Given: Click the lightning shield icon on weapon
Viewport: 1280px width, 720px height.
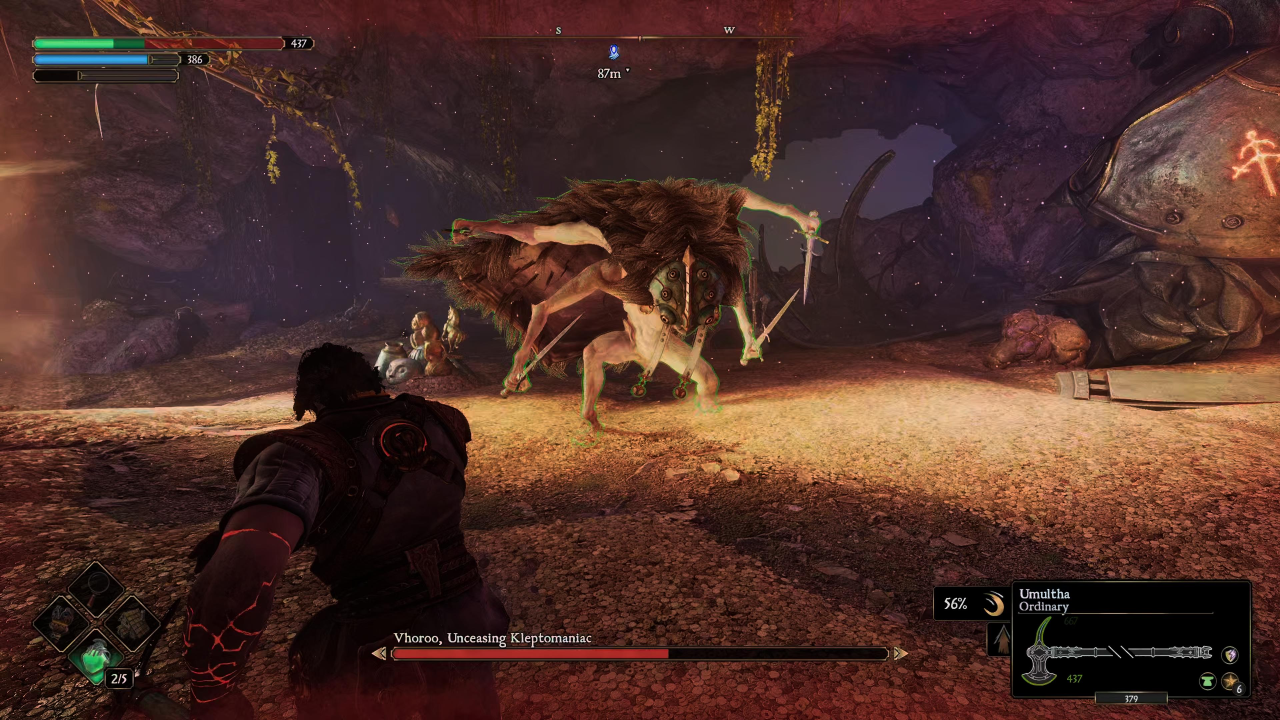Looking at the screenshot, I should point(1230,654).
